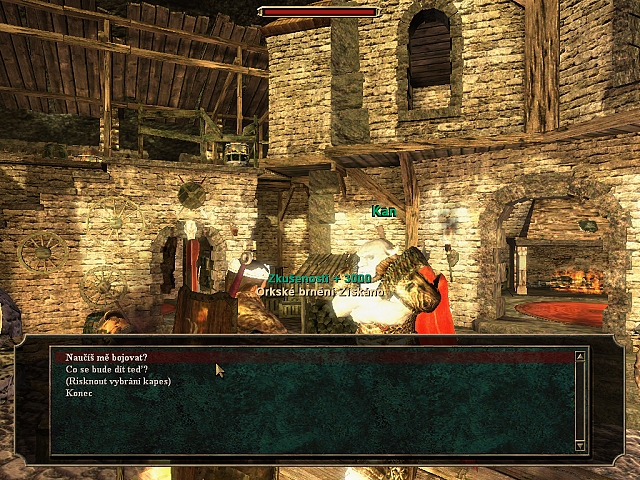Image resolution: width=640 pixels, height=480 pixels.
Task: Choose the dialogue option "Naučíš mě bojovat?"
Action: click(x=107, y=357)
